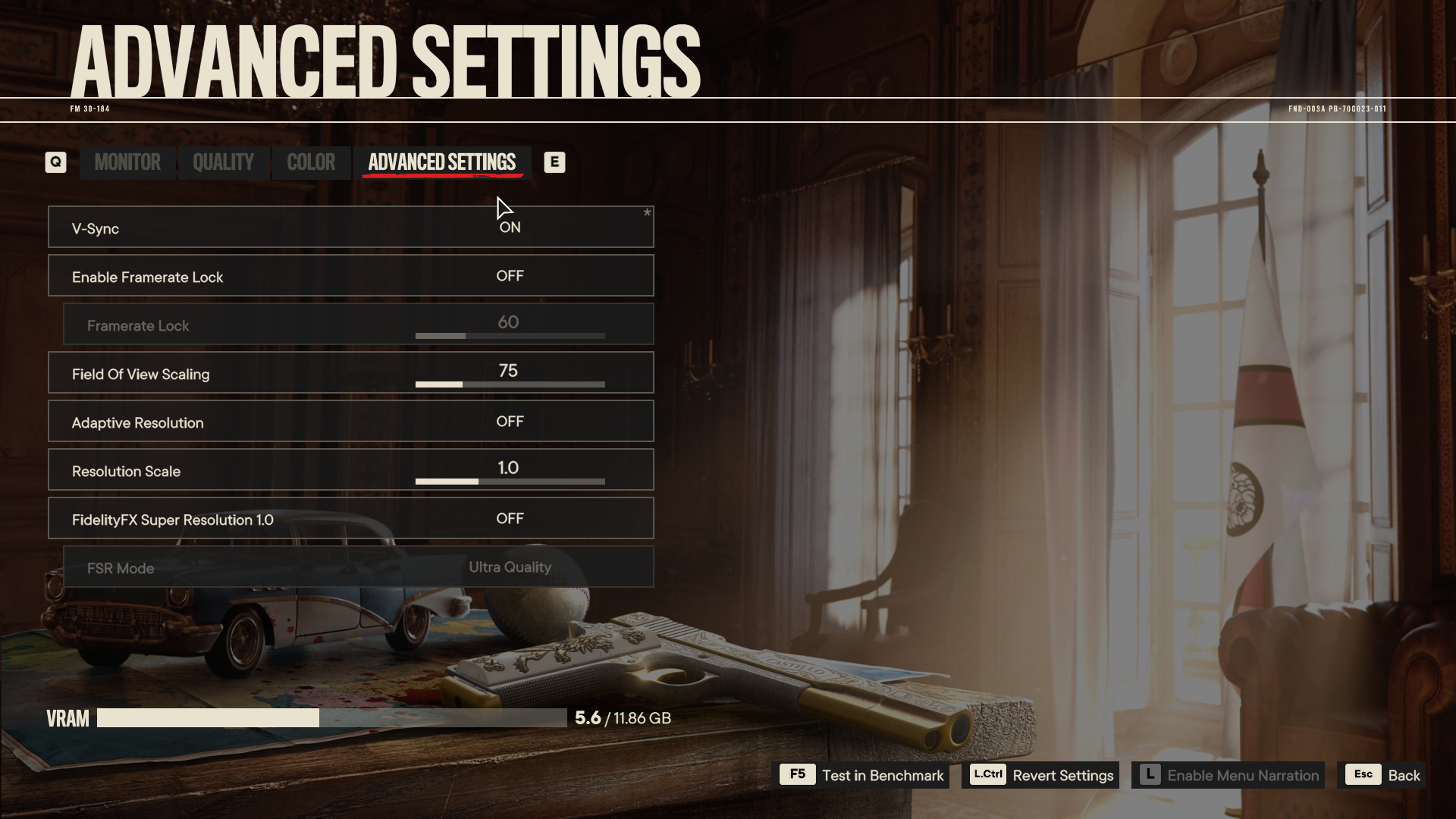Image resolution: width=1456 pixels, height=819 pixels.
Task: Select the Color tab
Action: [x=311, y=162]
